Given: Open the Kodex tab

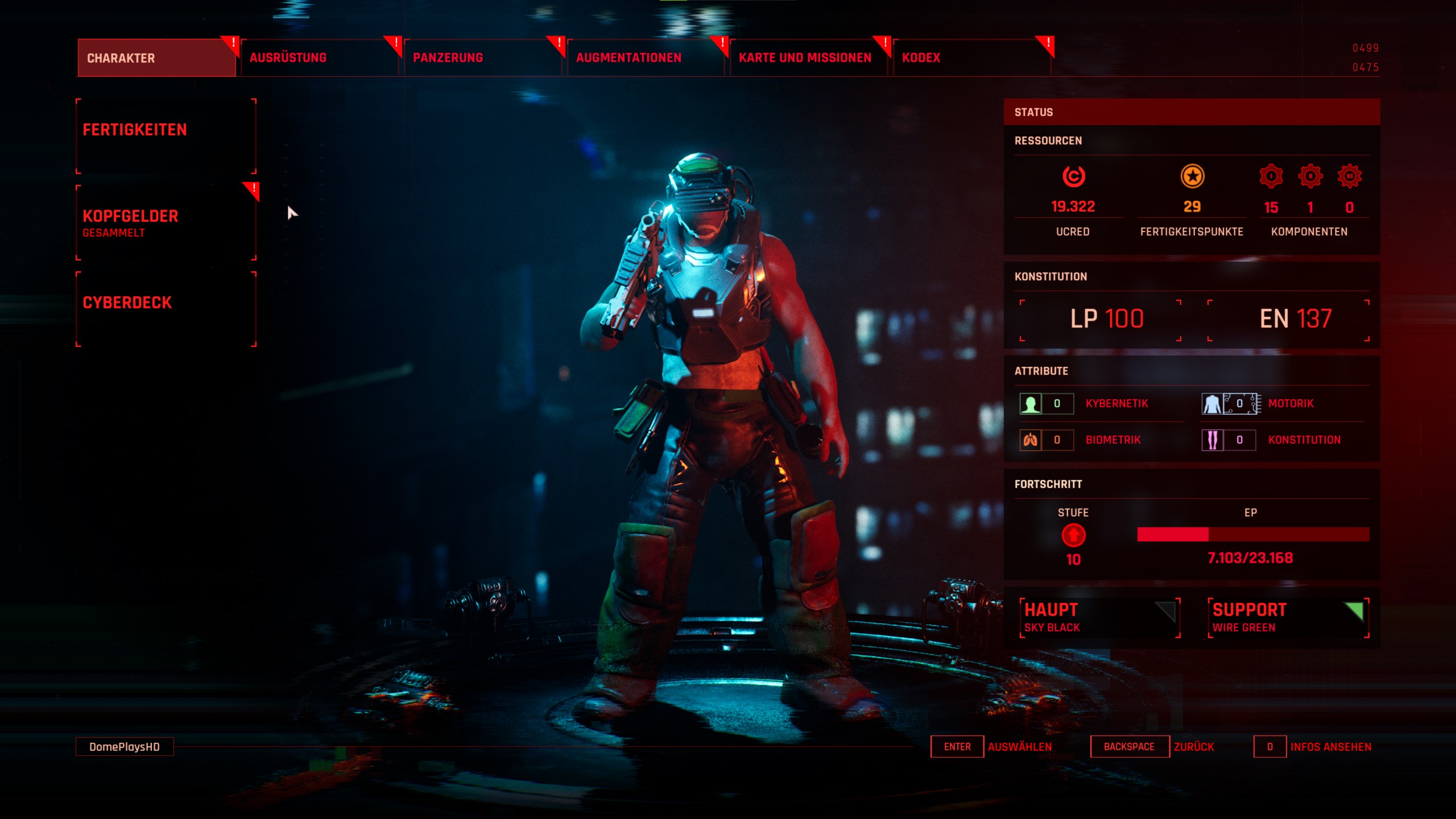Looking at the screenshot, I should (971, 58).
